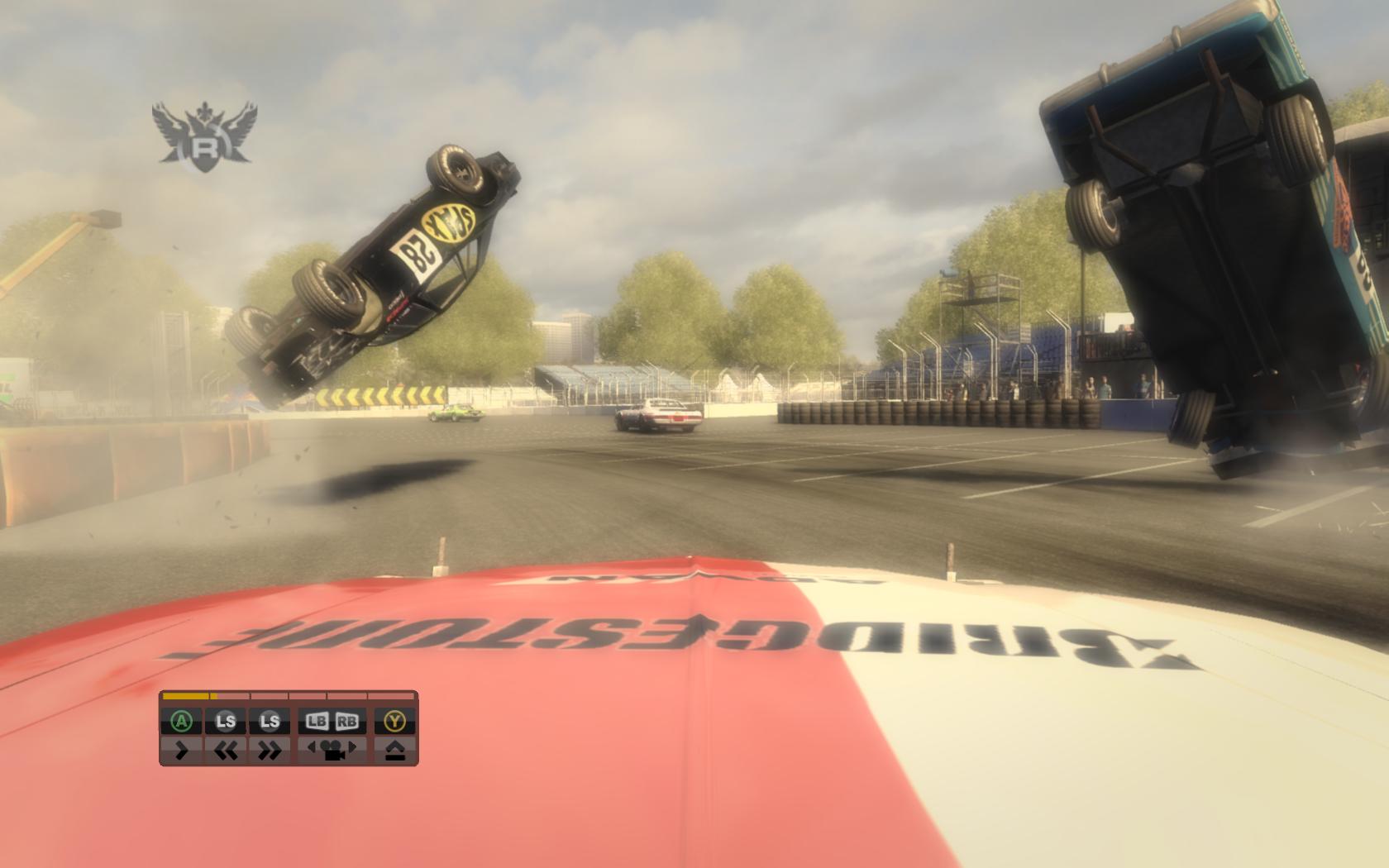Change the replay camera using the camera icon
The image size is (1389, 868).
332,750
